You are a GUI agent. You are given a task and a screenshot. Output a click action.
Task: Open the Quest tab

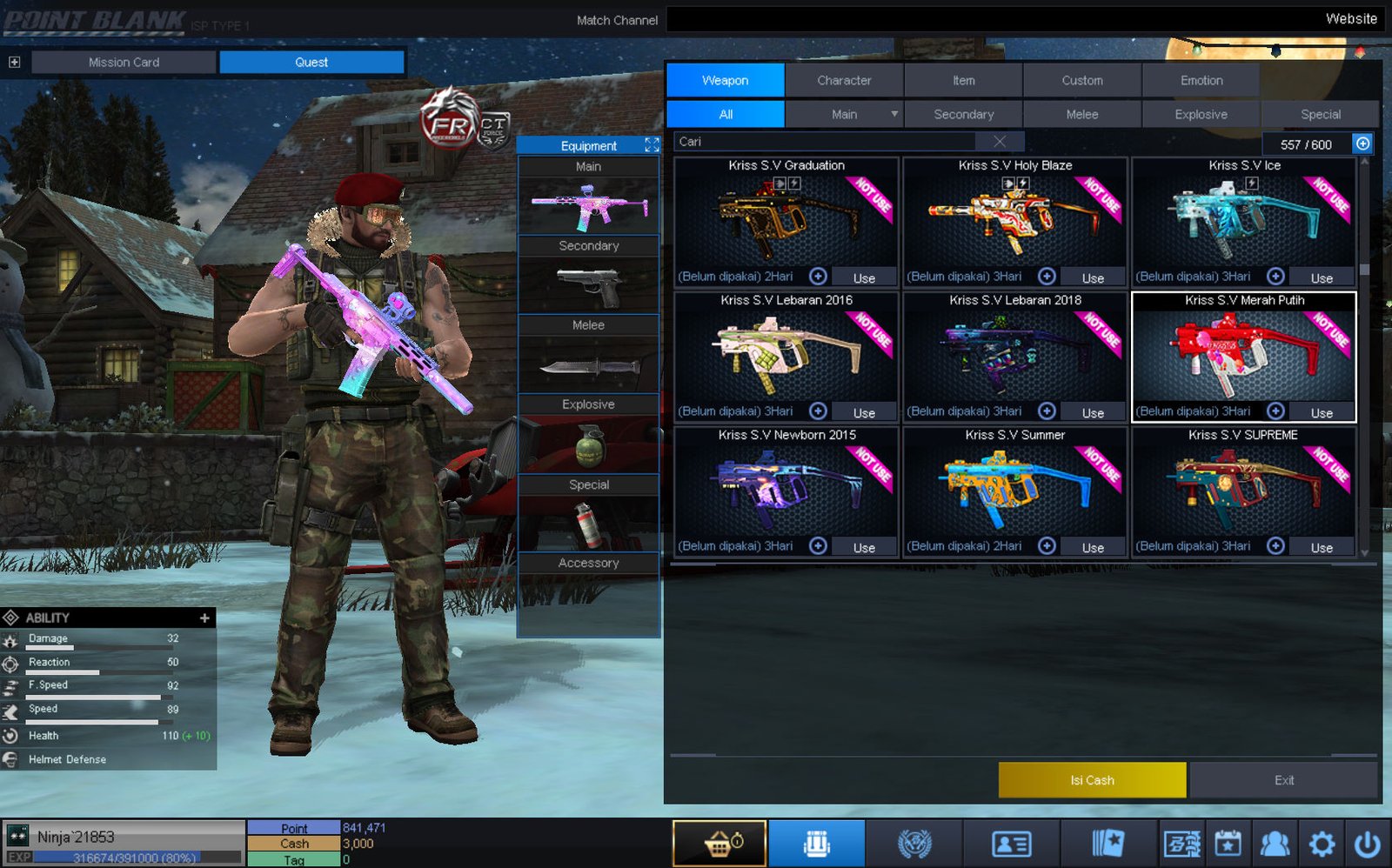[x=311, y=62]
